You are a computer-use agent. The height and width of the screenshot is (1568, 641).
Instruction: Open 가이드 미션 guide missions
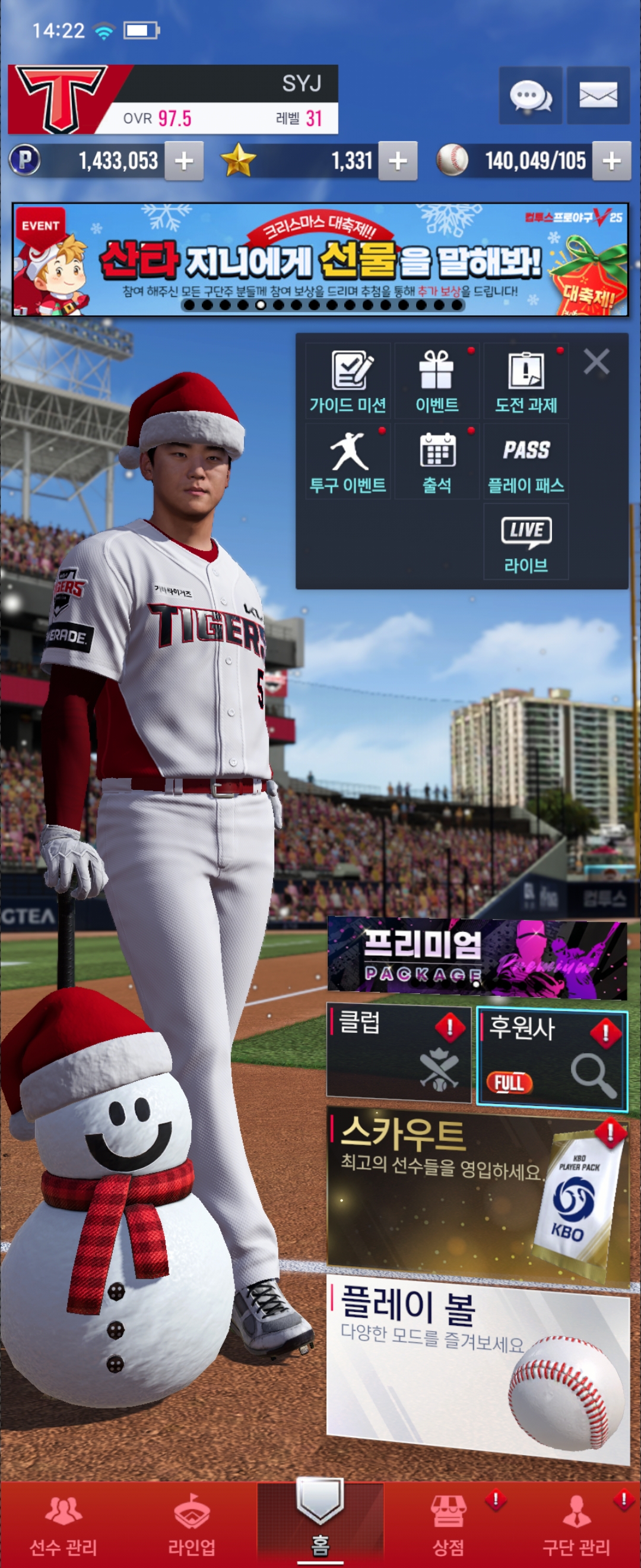coord(348,381)
